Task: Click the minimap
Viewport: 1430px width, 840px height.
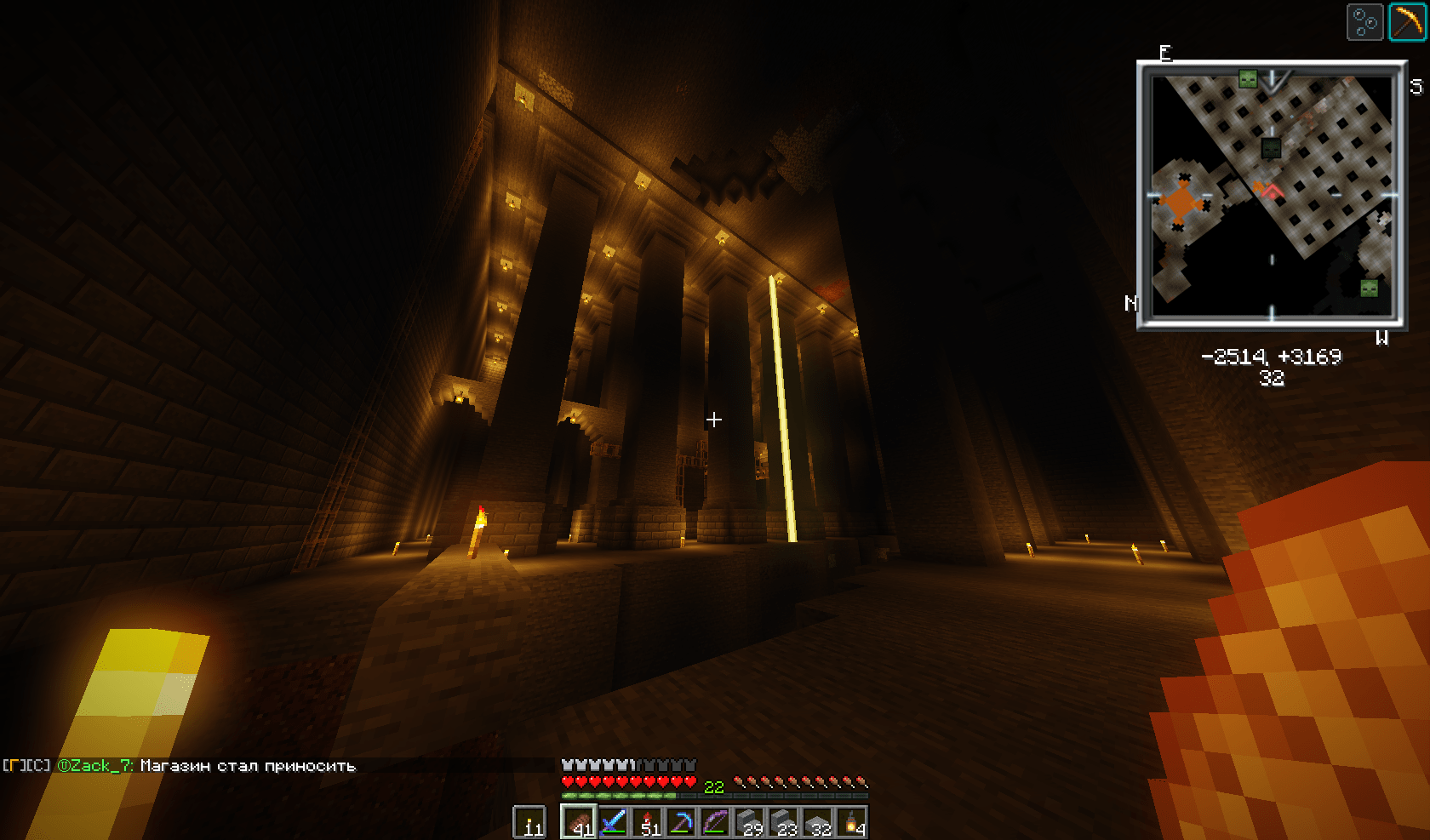Action: tap(1272, 195)
